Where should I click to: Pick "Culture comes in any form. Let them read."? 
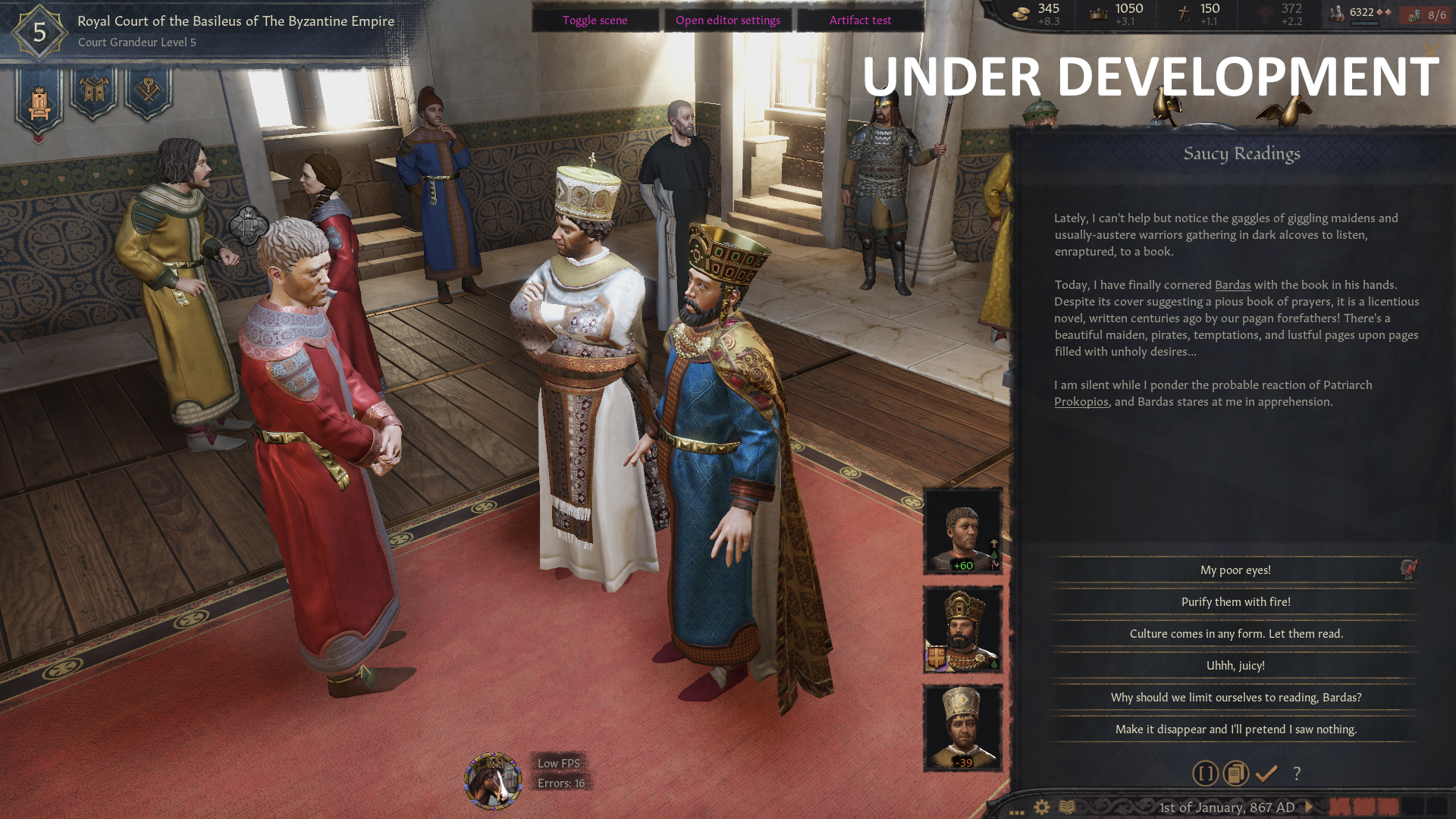[1235, 634]
